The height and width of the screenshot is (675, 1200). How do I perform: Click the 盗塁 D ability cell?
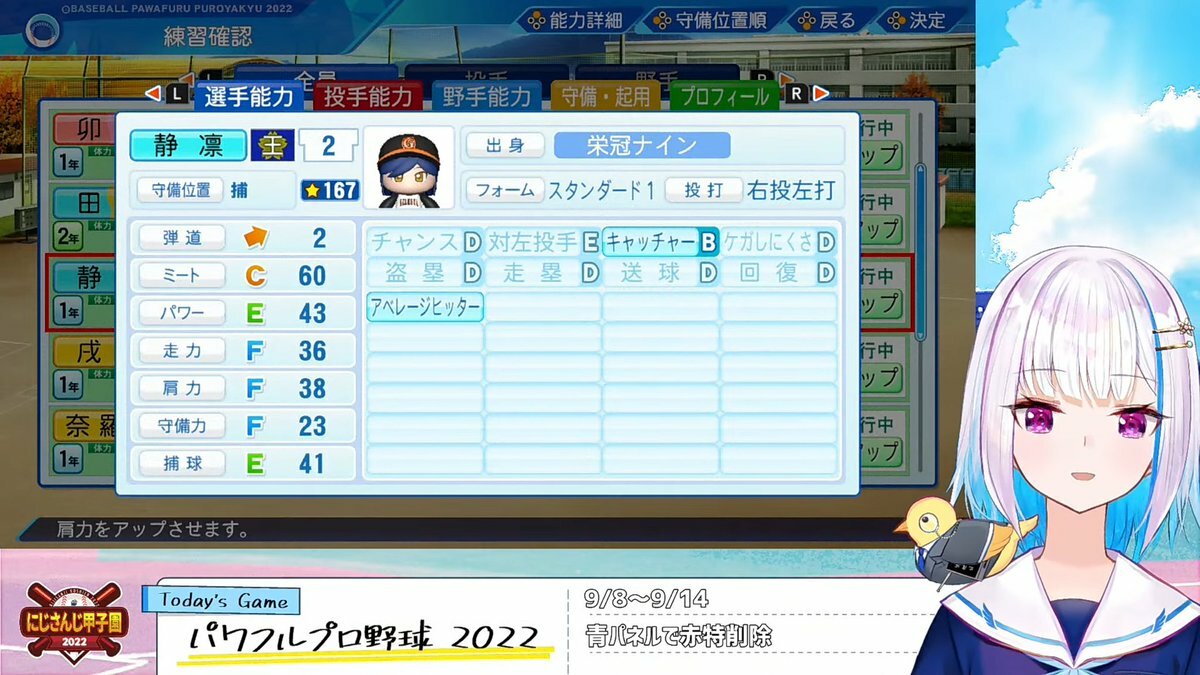pos(425,273)
